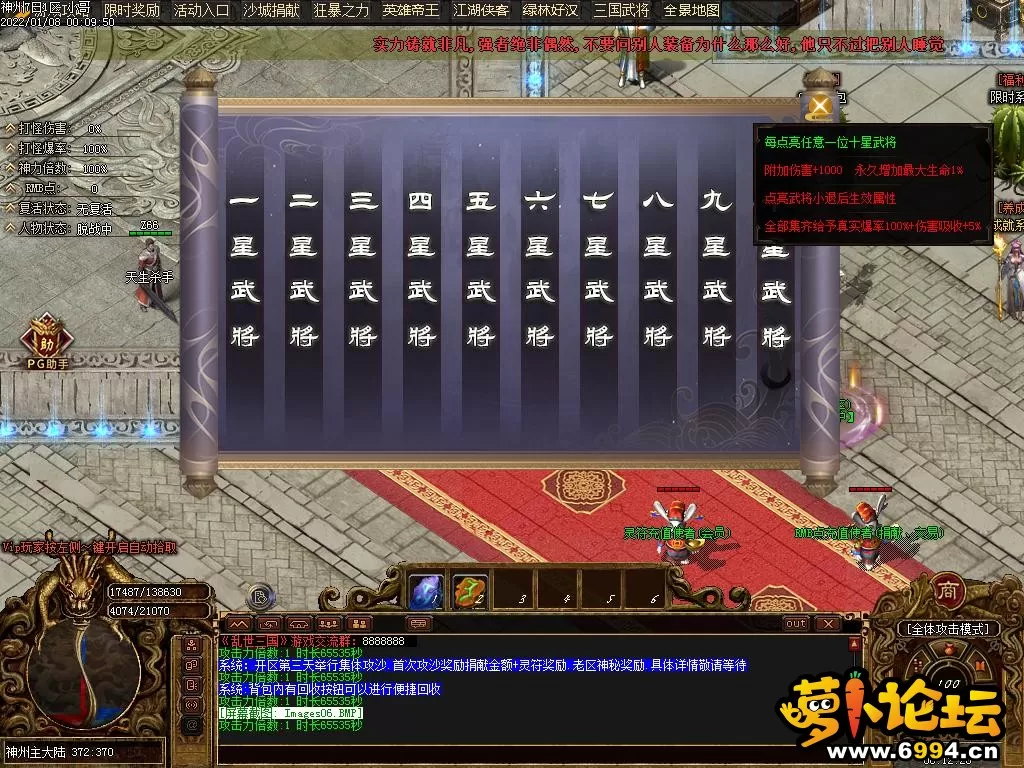
Task: Open the 限时奖励 menu
Action: point(132,11)
